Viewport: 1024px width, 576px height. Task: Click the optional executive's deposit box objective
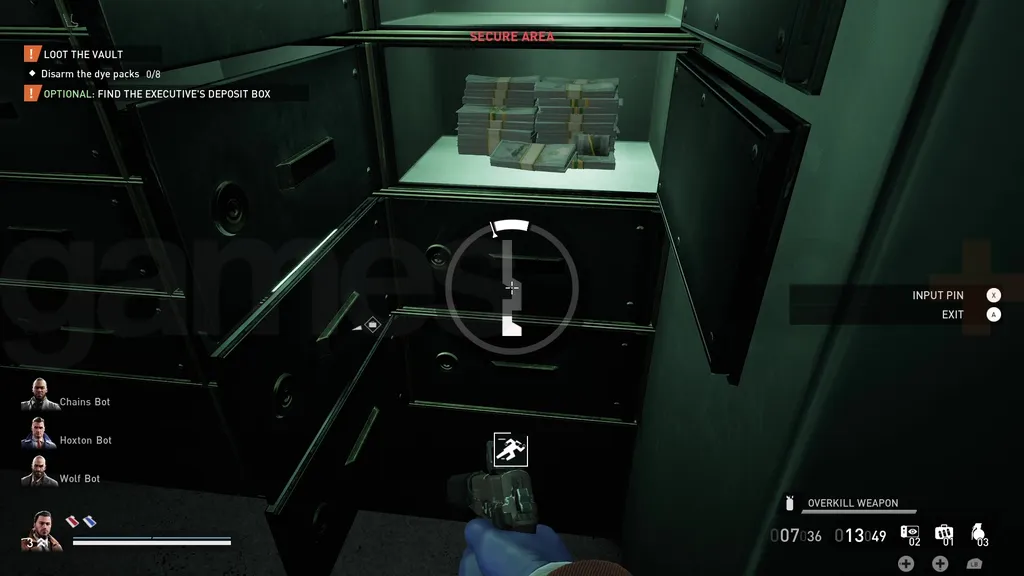tap(156, 94)
